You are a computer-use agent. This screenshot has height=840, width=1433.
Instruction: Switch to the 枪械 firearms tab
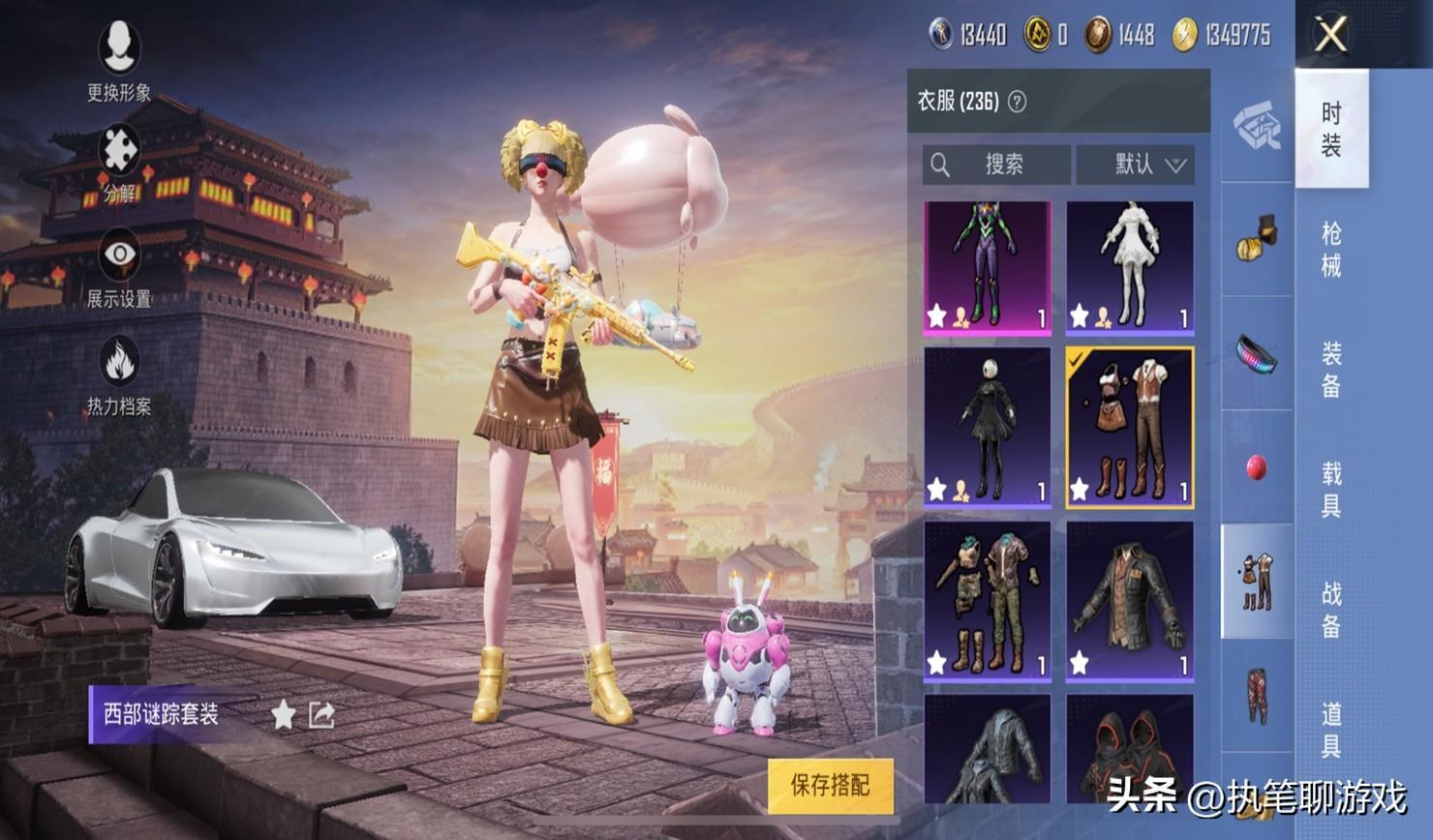(x=1331, y=249)
